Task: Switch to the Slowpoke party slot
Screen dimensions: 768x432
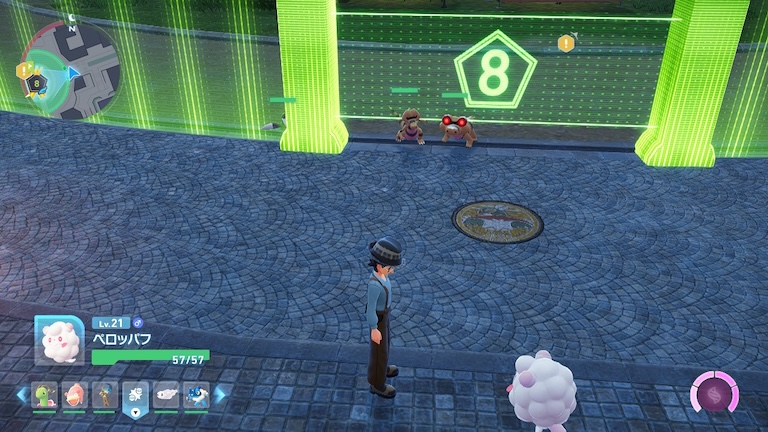Action: pyautogui.click(x=75, y=395)
